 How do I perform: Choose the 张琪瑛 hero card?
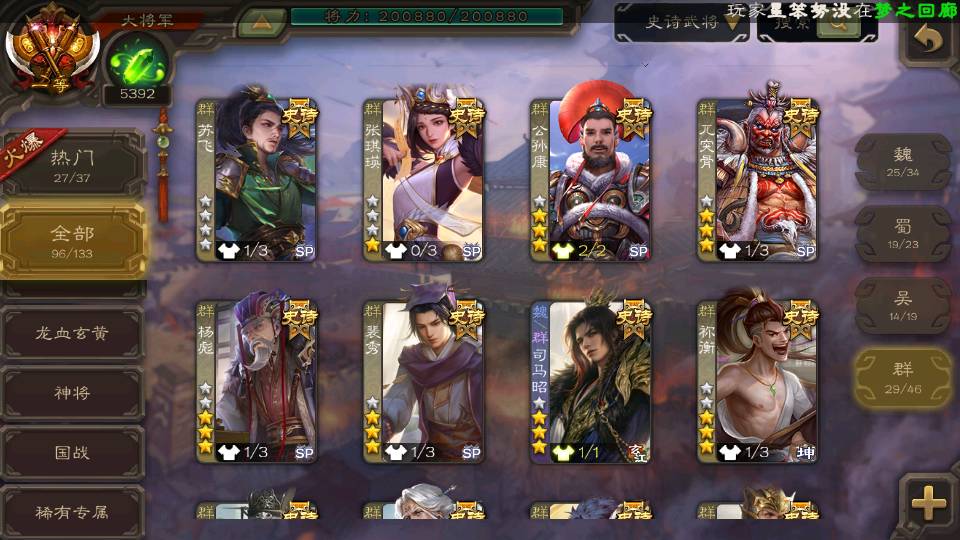tap(423, 180)
